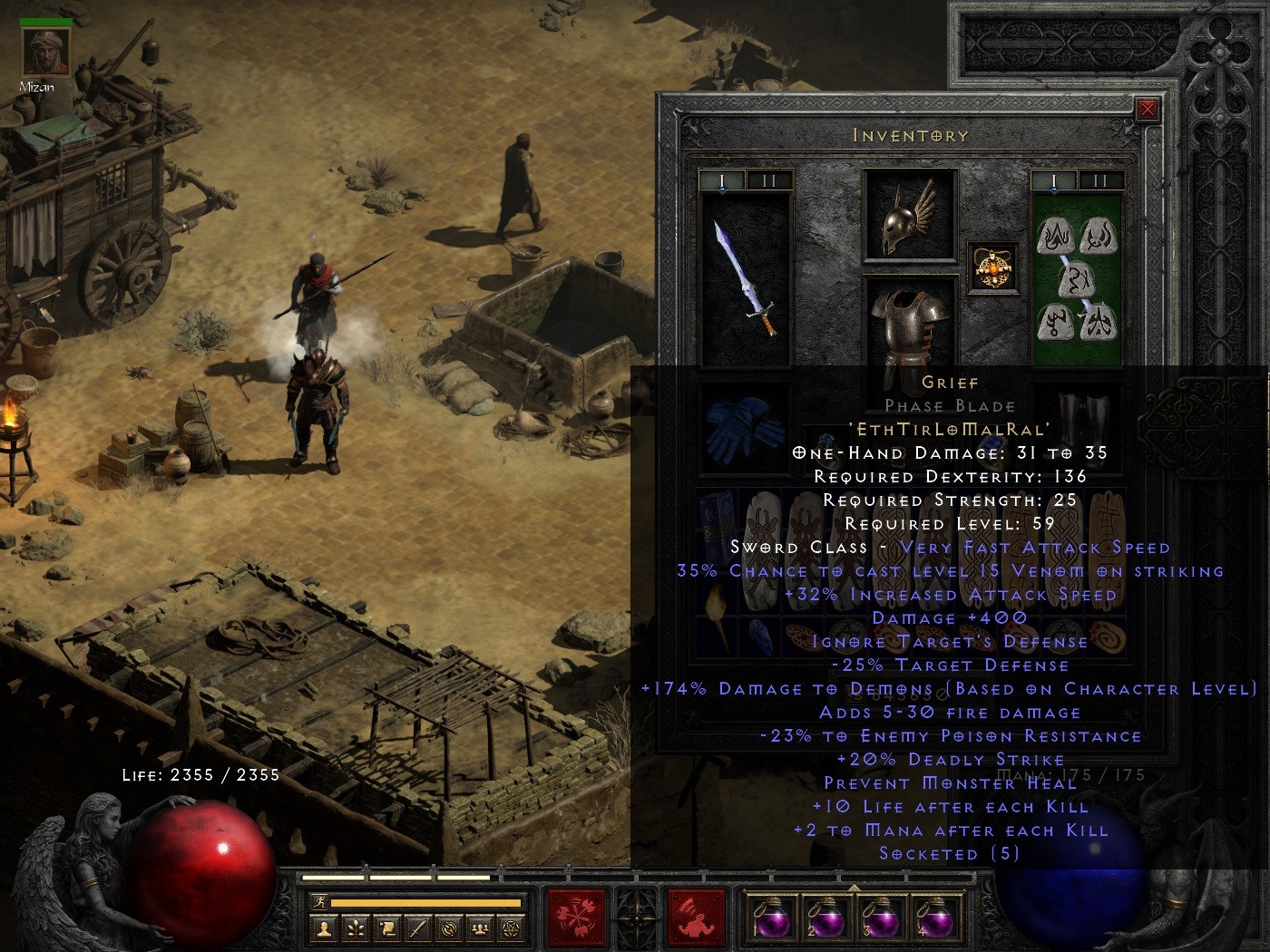
Task: Click the stamina bar
Action: point(426,903)
